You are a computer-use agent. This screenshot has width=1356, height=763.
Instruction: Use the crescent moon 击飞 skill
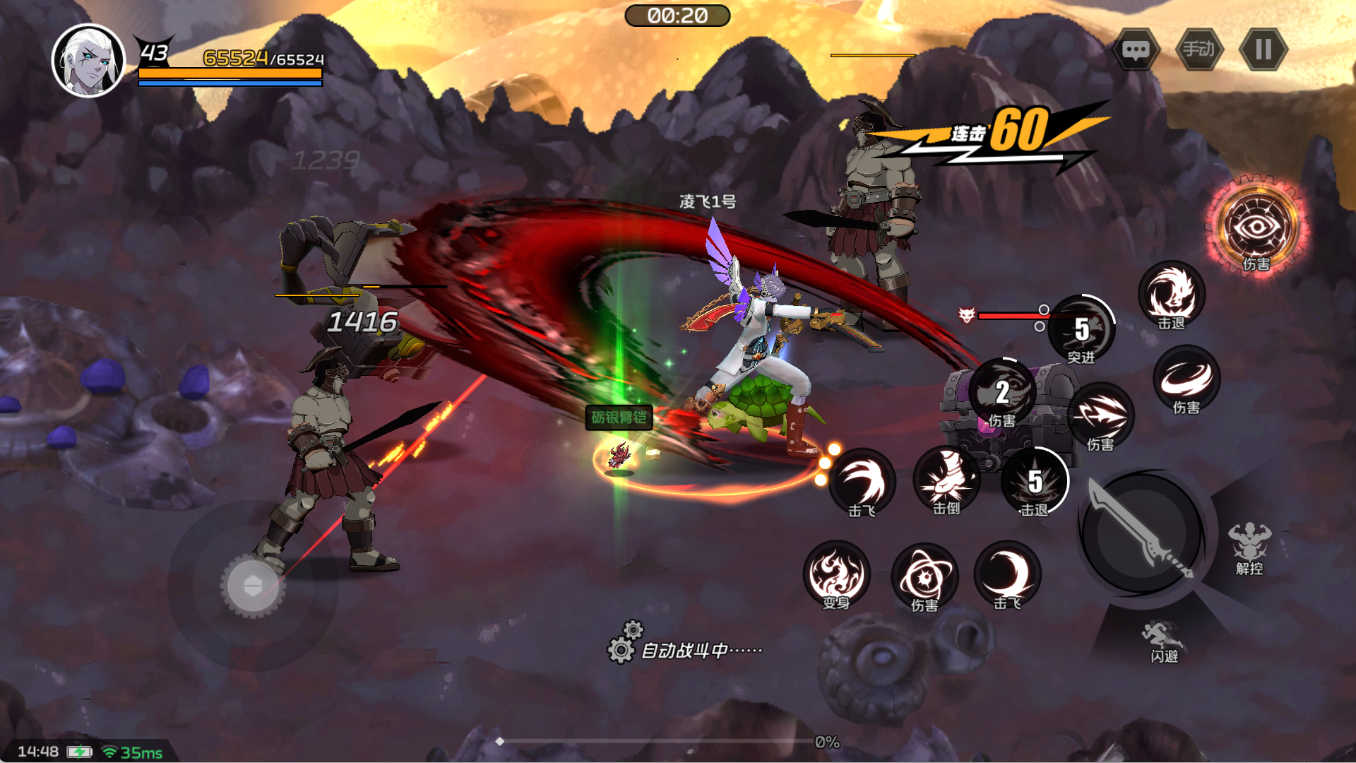click(1007, 573)
